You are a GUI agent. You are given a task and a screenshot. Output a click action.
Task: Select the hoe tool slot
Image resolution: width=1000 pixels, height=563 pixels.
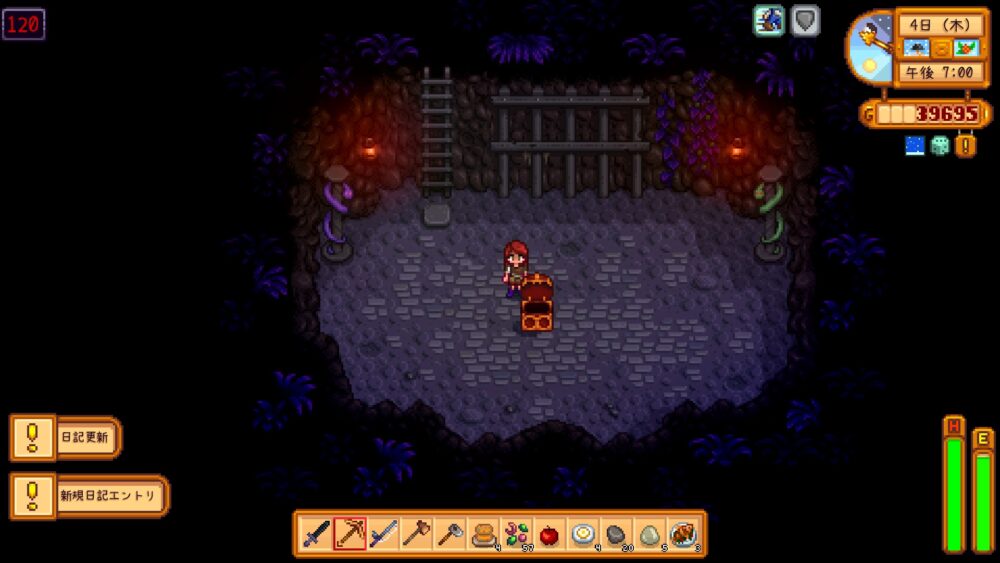(449, 534)
